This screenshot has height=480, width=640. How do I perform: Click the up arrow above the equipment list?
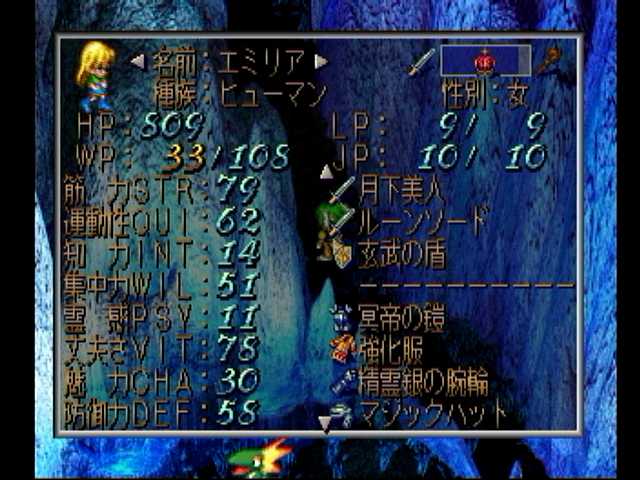325,172
